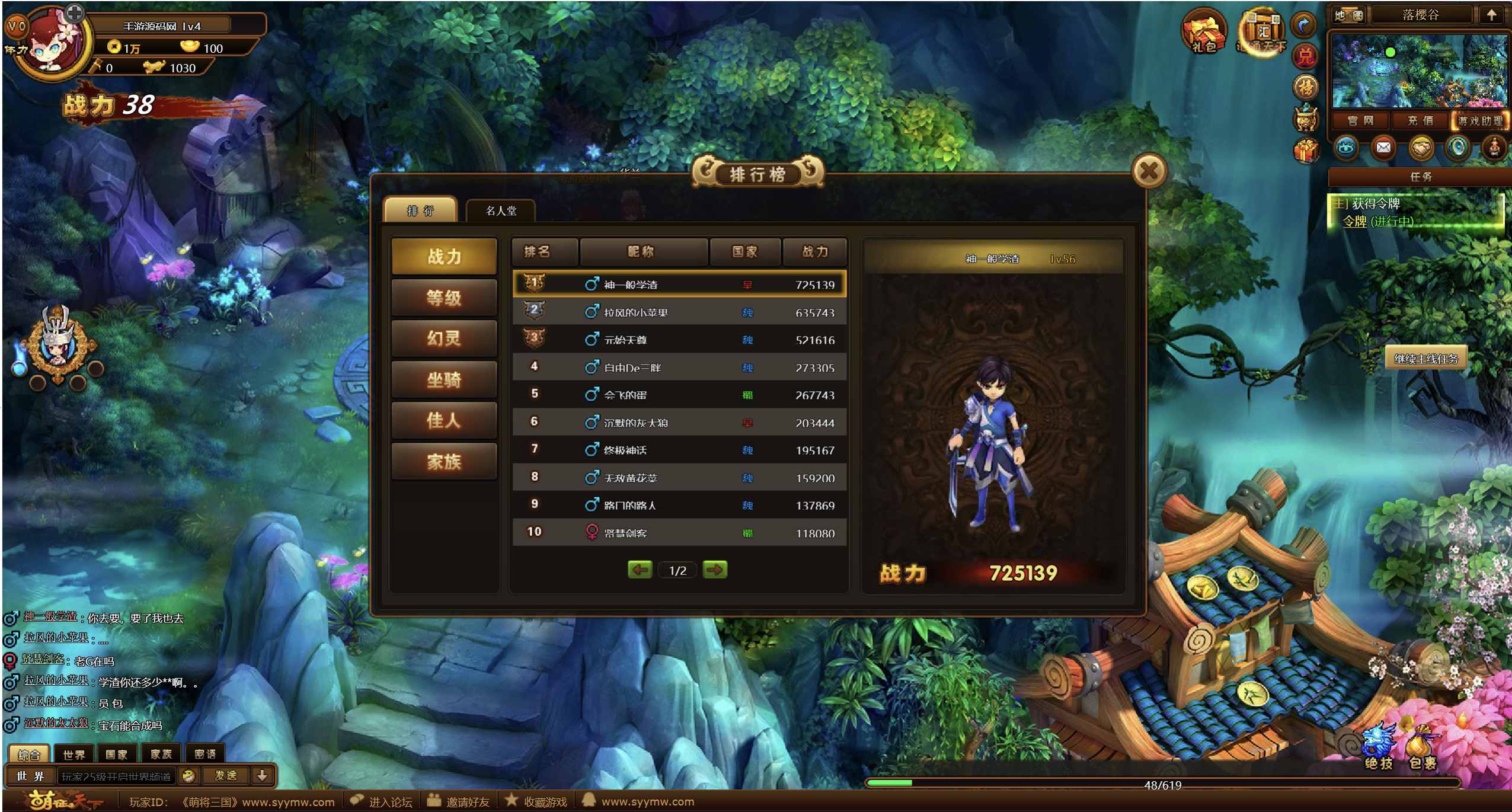Choose the 佳人 ranking category
The width and height of the screenshot is (1512, 812).
[x=444, y=420]
